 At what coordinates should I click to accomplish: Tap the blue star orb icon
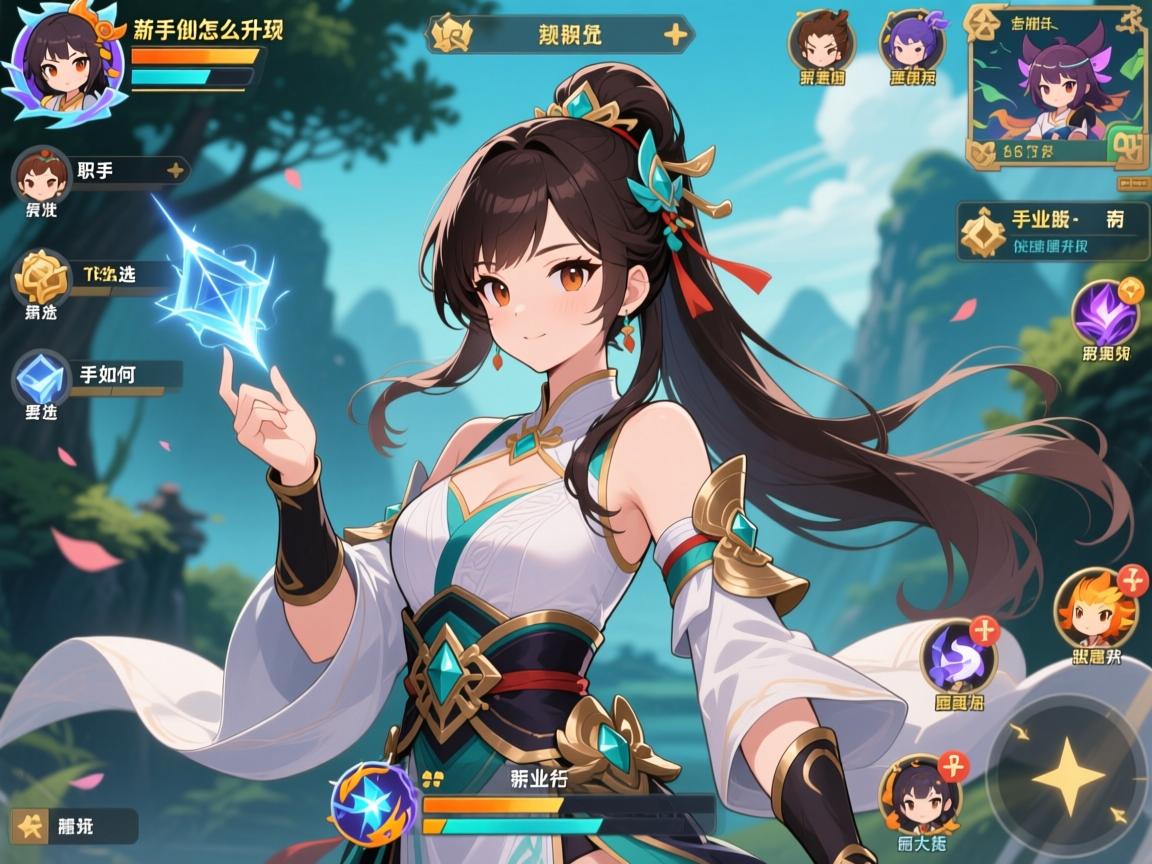click(x=374, y=804)
